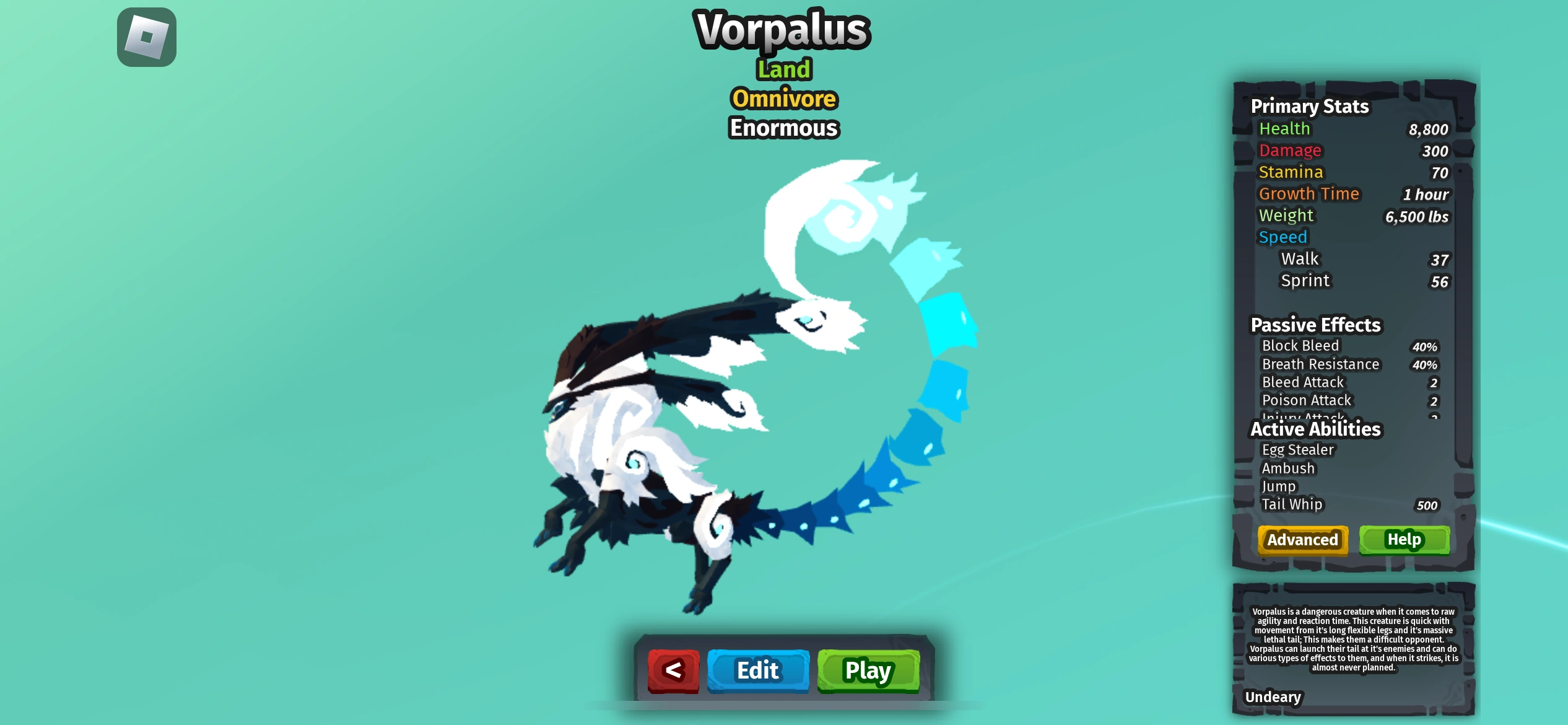Click the Health stat row
1568x725 pixels.
(x=1285, y=128)
